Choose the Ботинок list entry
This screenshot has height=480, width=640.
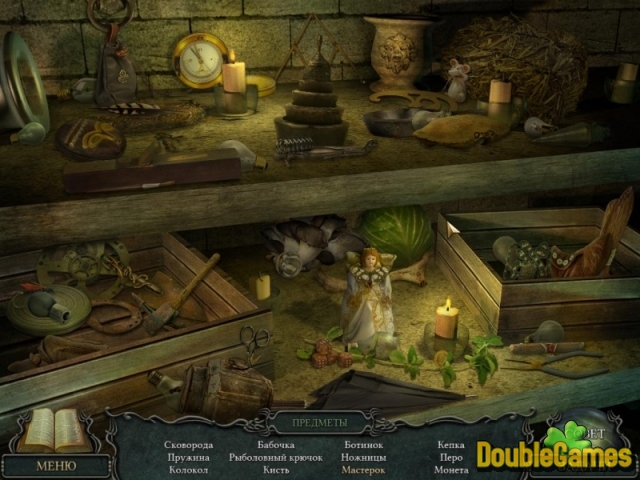click(x=362, y=444)
